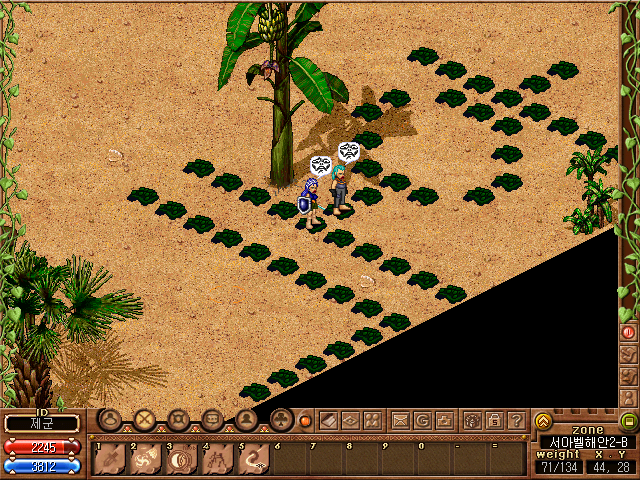
Task: Click the single-person silhouette round button
Action: click(247, 420)
